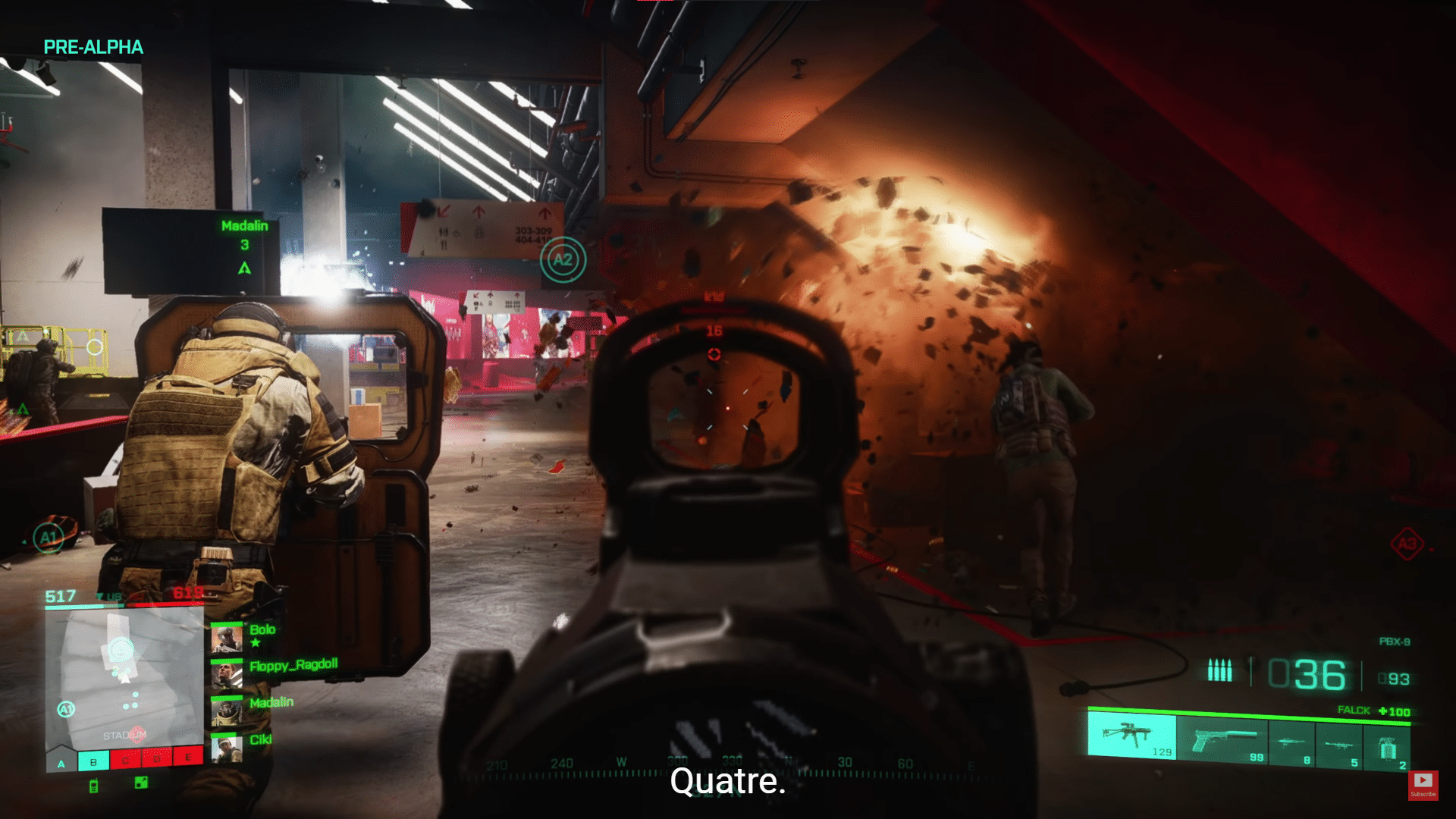Select sector B below the minimap
Viewport: 1456px width, 819px height.
click(93, 761)
